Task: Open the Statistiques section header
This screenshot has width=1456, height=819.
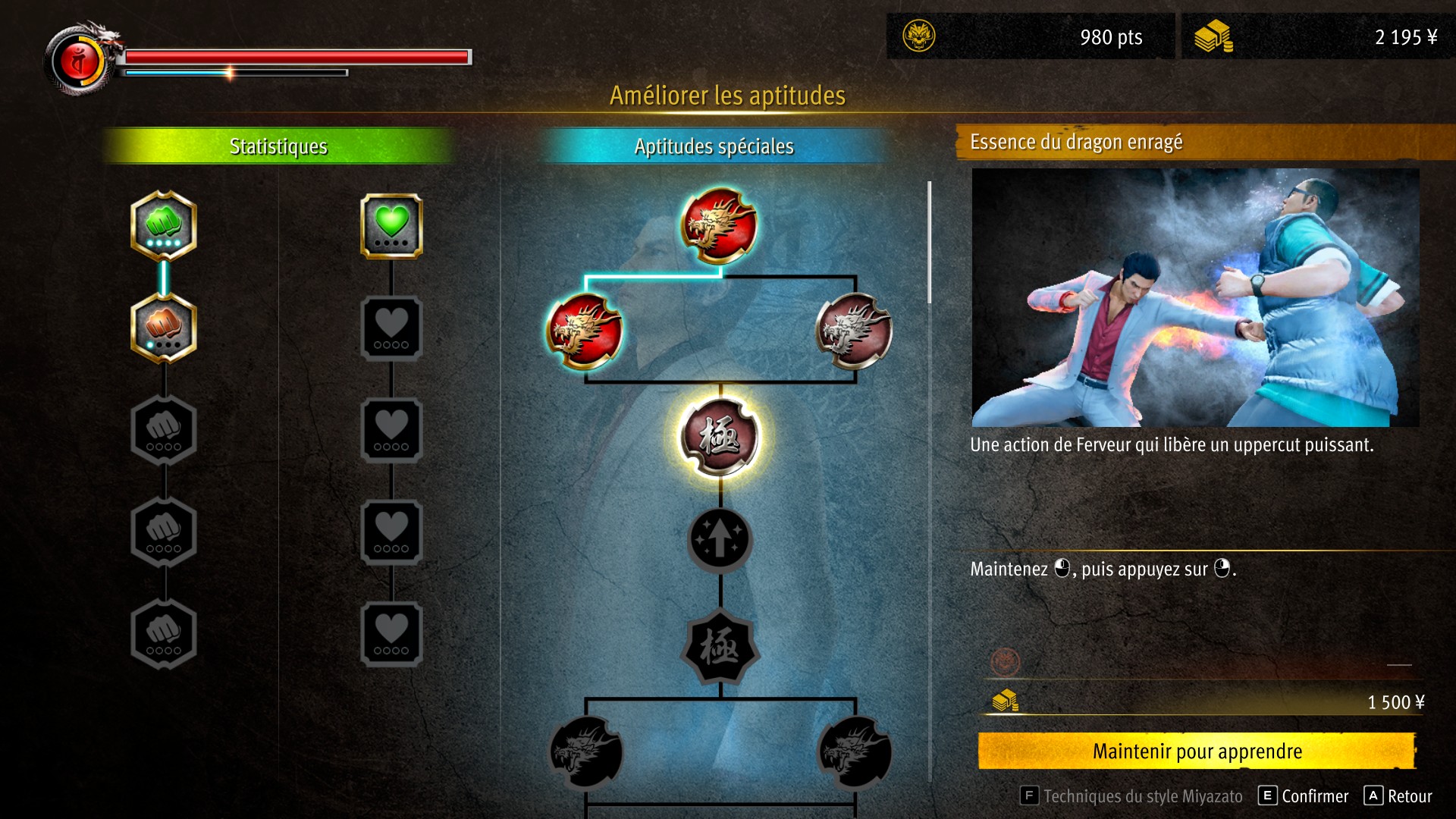Action: point(278,146)
